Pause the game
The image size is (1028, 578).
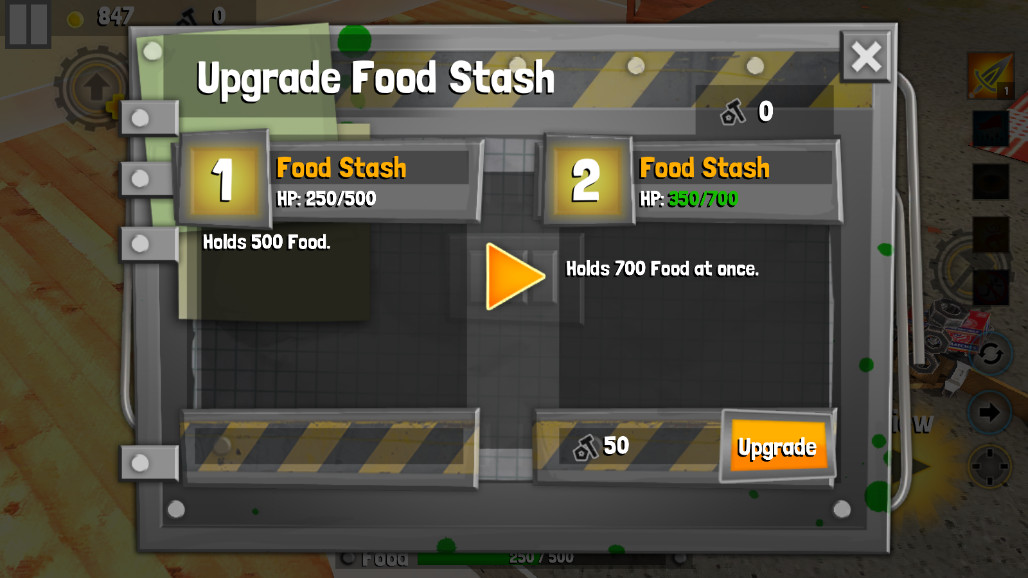click(x=27, y=23)
